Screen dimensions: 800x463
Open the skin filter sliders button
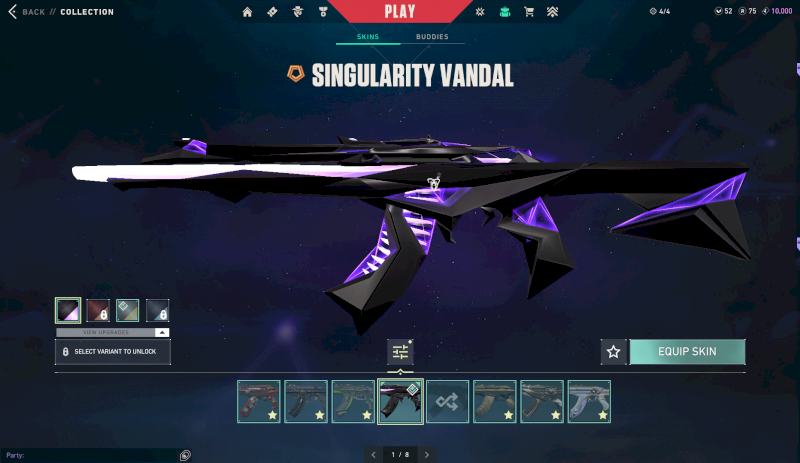pos(400,352)
